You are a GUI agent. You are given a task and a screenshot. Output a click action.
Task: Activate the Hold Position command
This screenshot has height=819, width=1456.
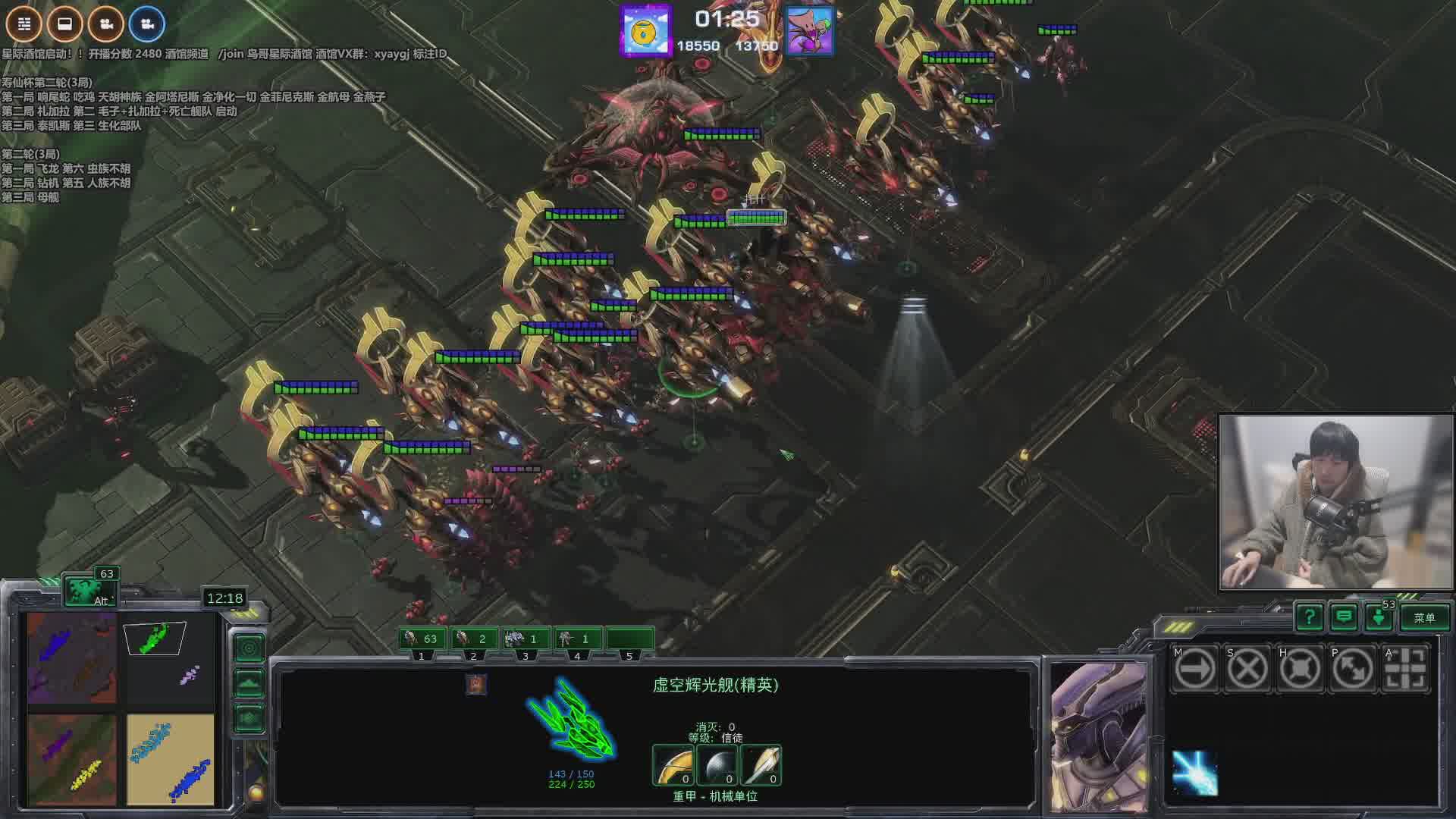pos(1300,669)
